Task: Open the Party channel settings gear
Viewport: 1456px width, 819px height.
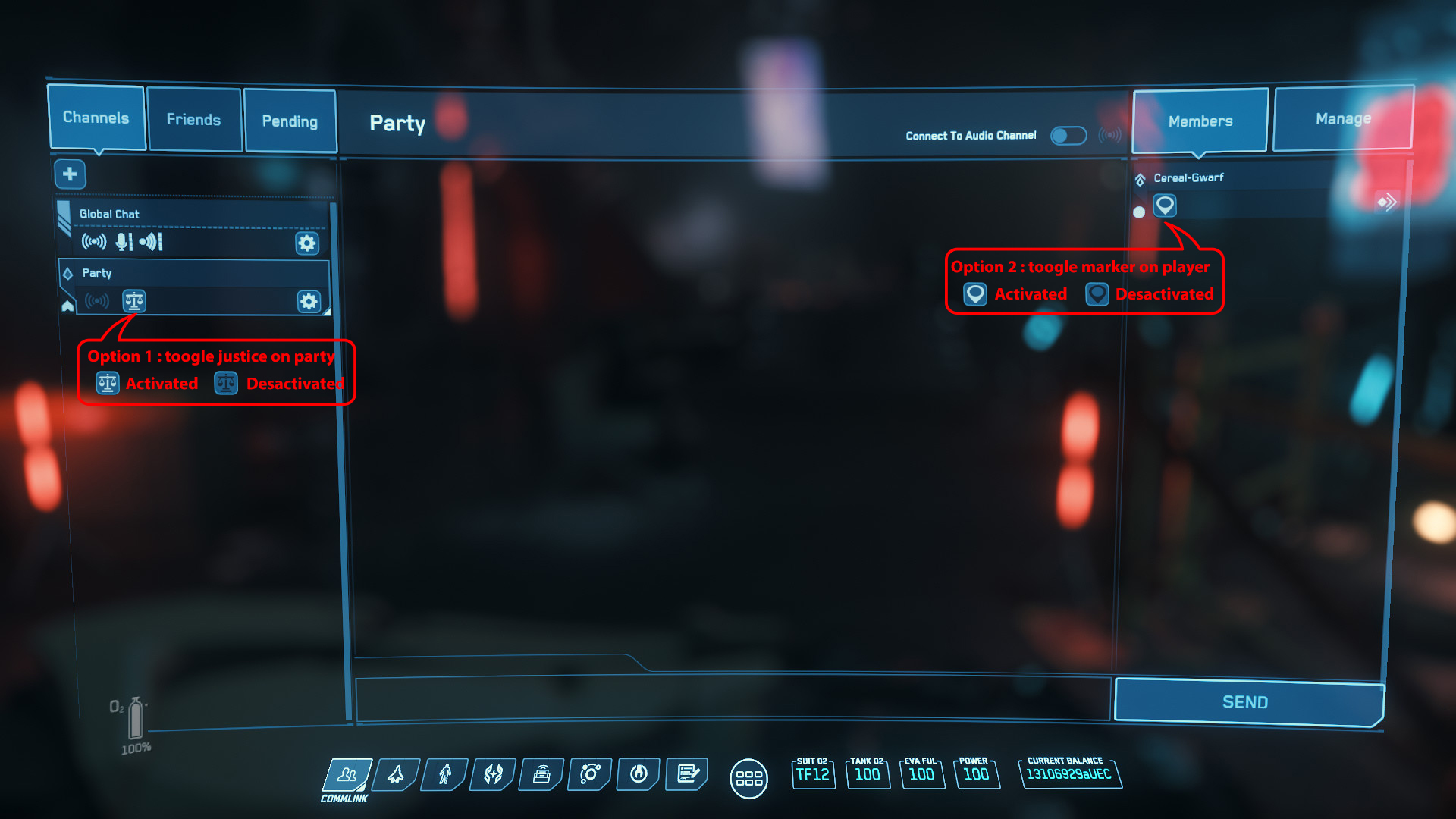Action: (308, 301)
